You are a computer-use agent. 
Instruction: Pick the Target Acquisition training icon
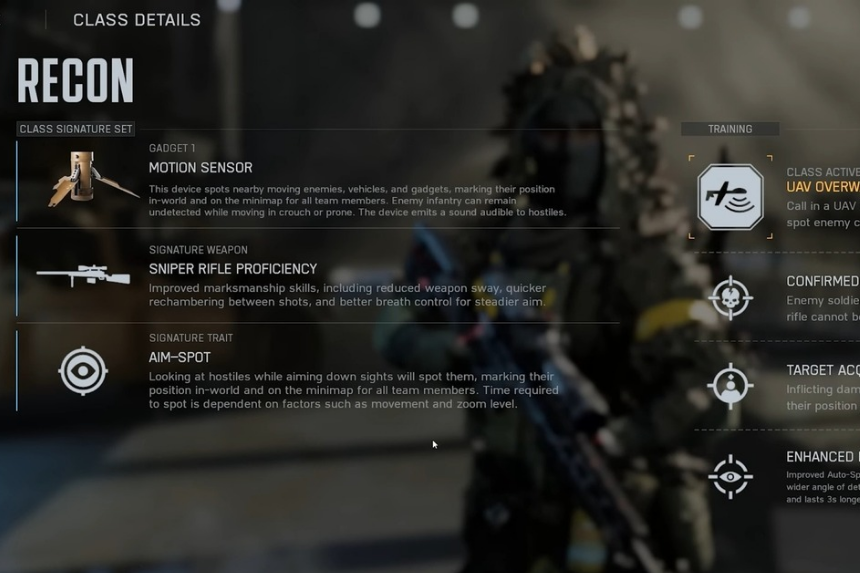(730, 385)
